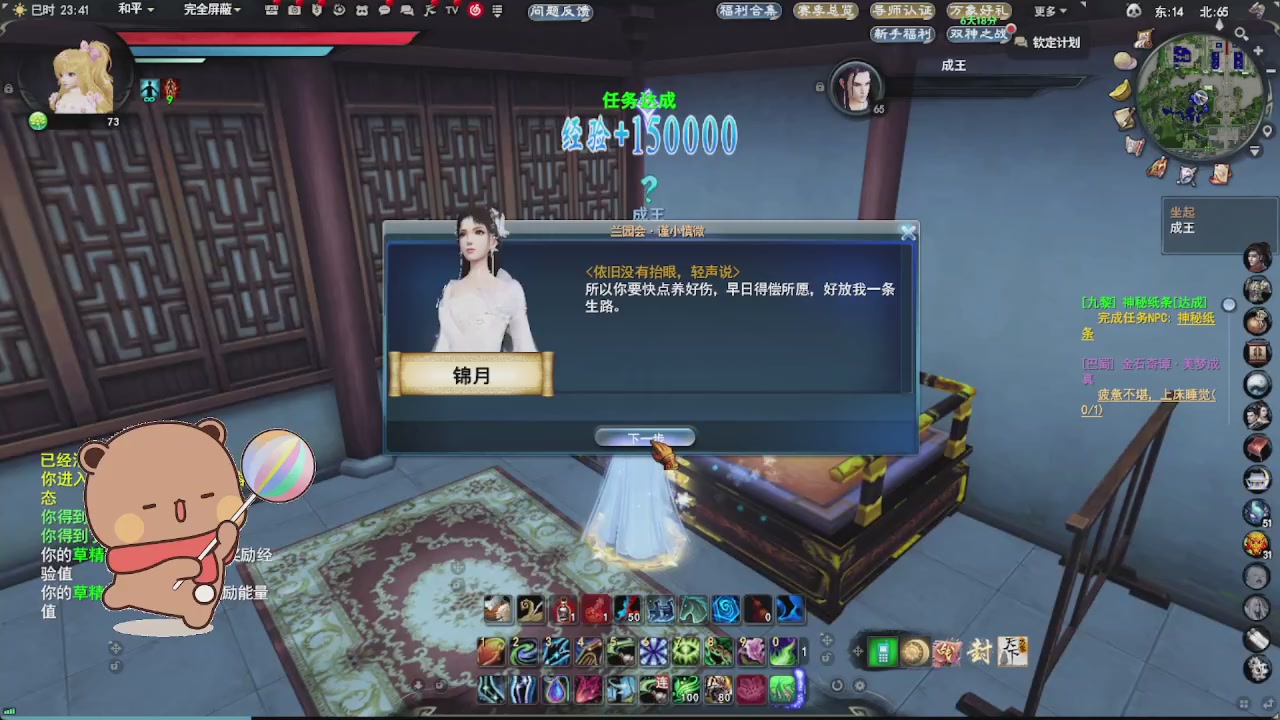
Task: Open the TV livestream icon
Action: tap(452, 11)
